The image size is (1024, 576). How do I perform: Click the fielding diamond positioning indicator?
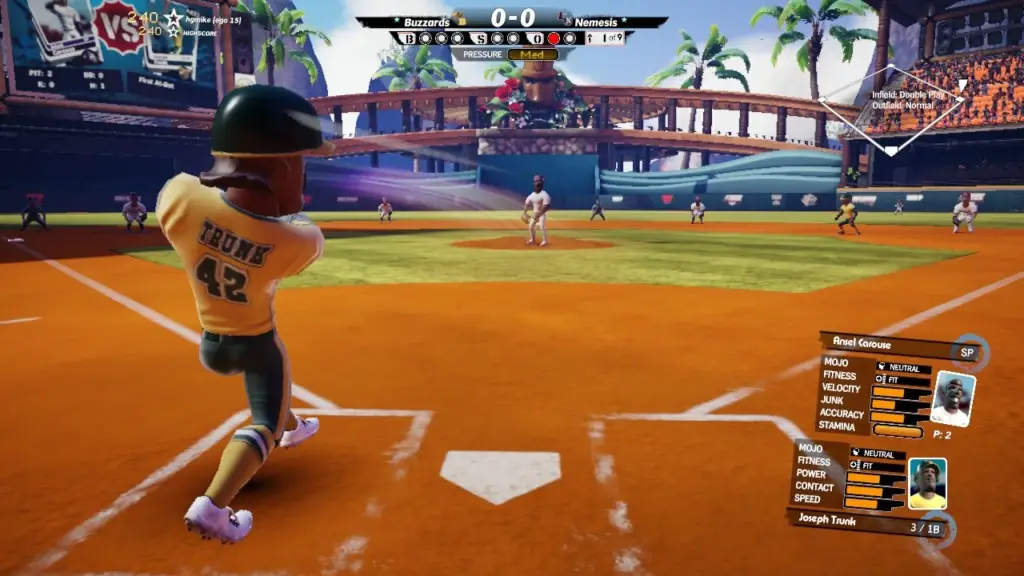(x=890, y=108)
